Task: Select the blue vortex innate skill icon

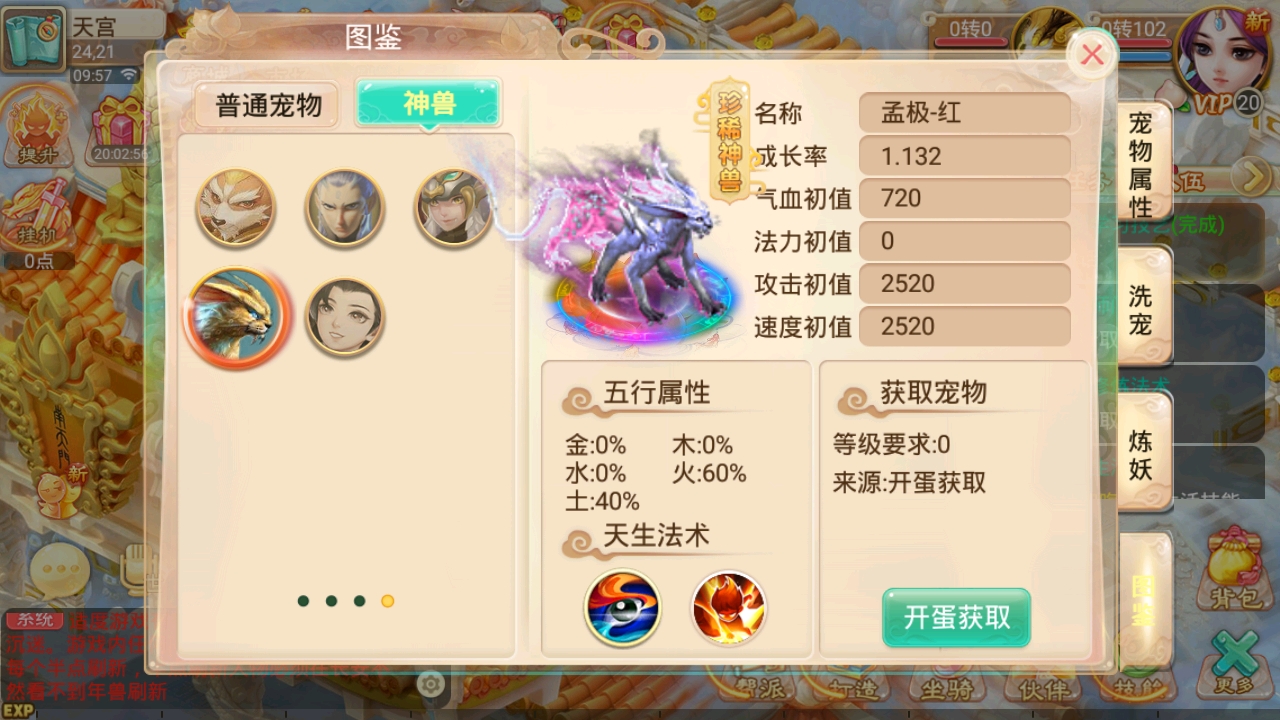Action: coord(622,610)
